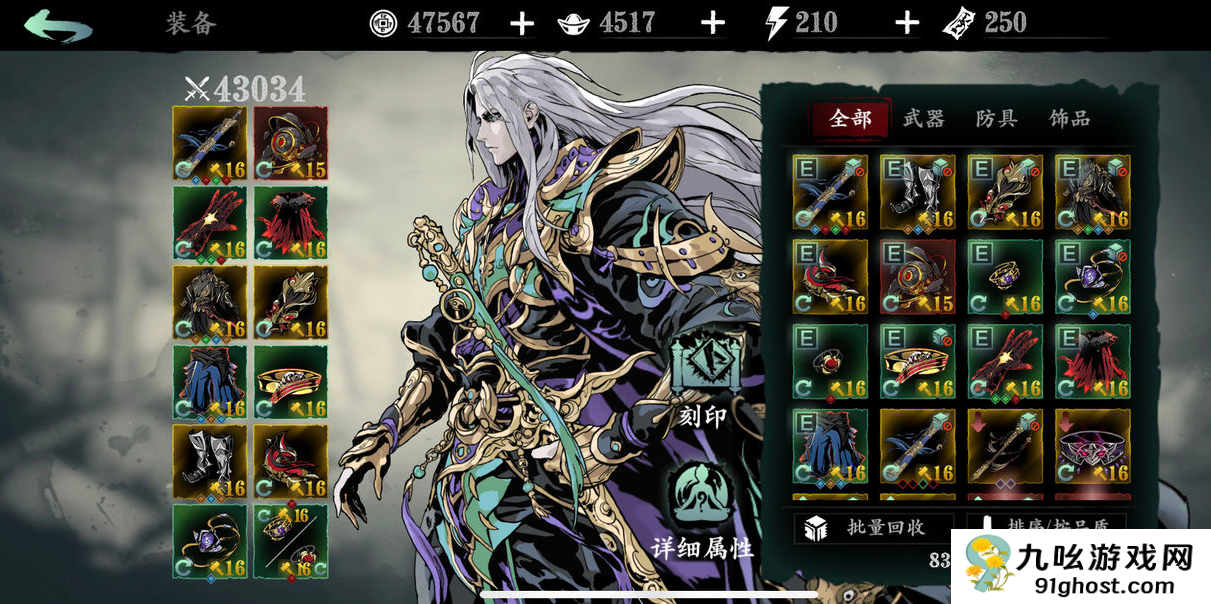
Task: Inspect the equipped gold belt slot on the left
Action: (290, 382)
